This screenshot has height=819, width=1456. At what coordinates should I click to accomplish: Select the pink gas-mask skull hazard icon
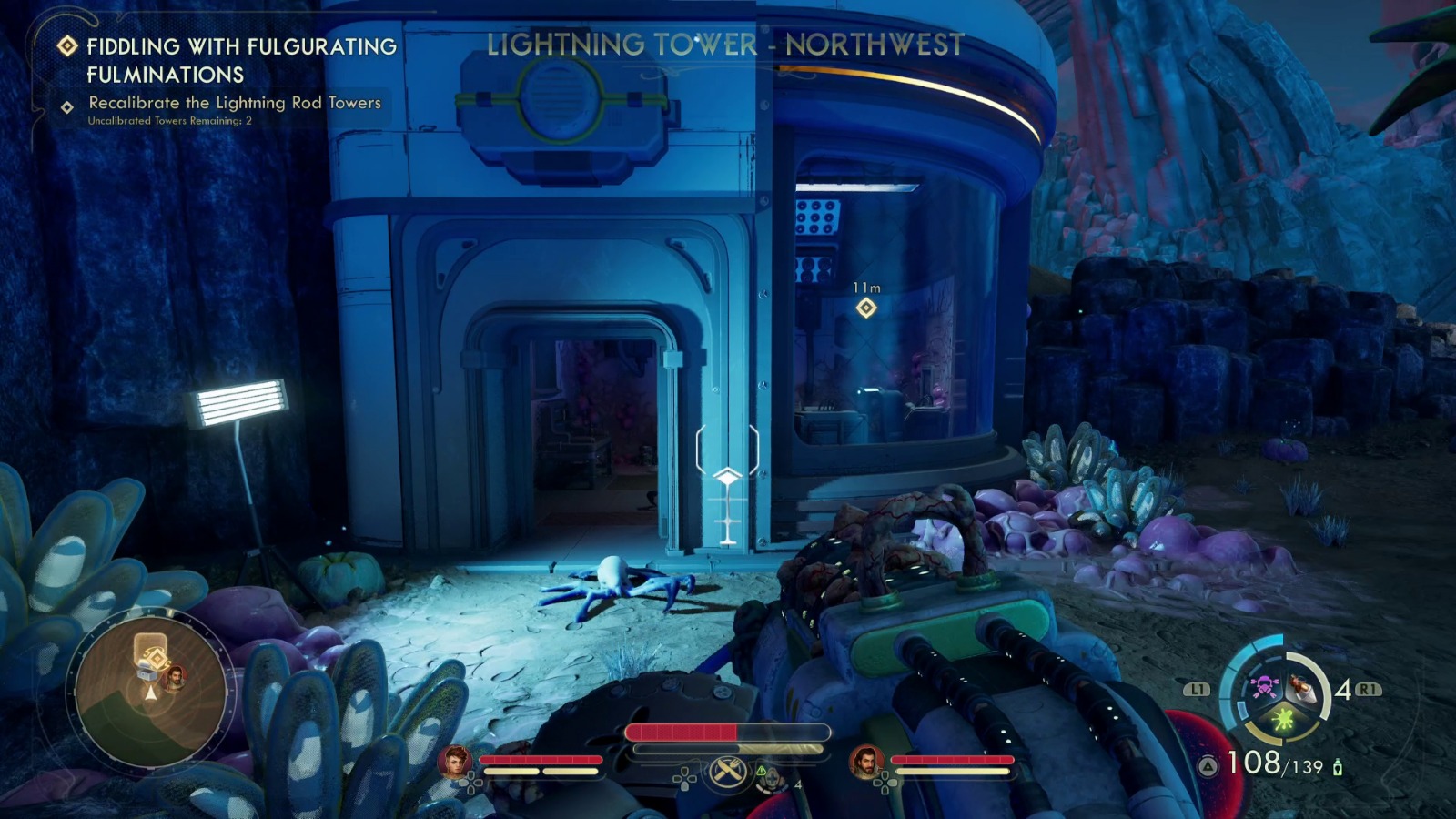tap(1266, 687)
